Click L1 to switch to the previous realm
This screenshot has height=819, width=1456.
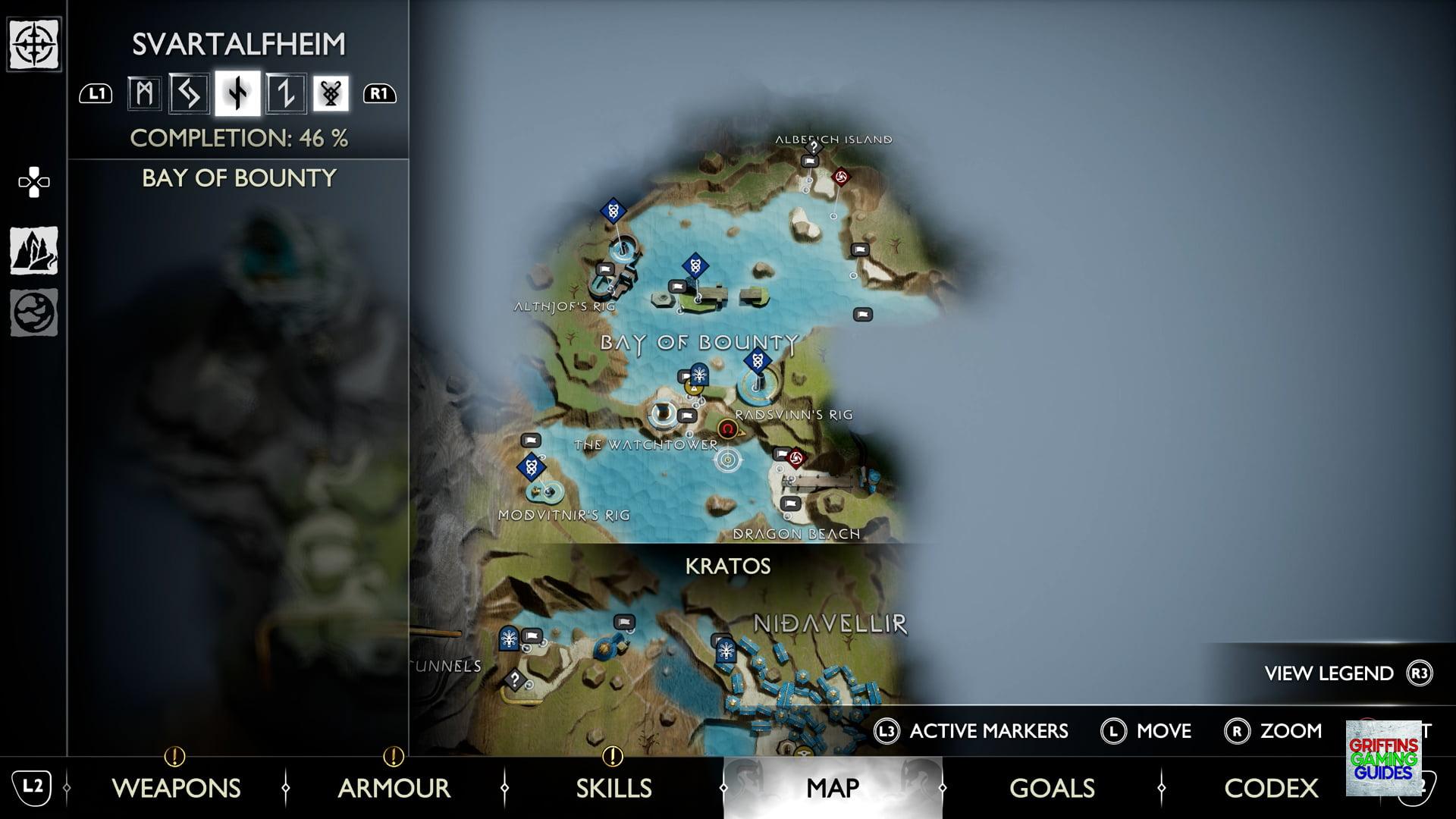point(96,93)
